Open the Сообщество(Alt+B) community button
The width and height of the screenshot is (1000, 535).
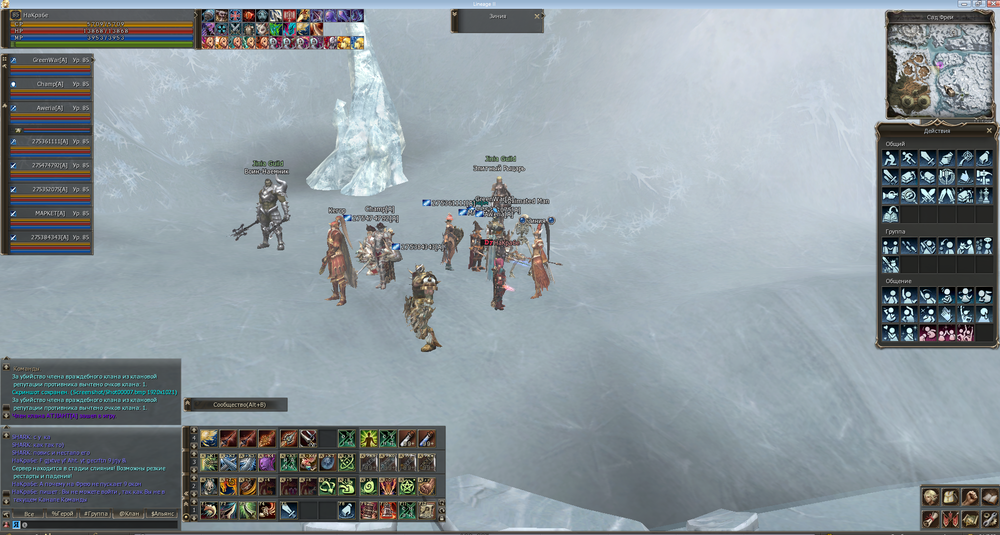point(235,405)
